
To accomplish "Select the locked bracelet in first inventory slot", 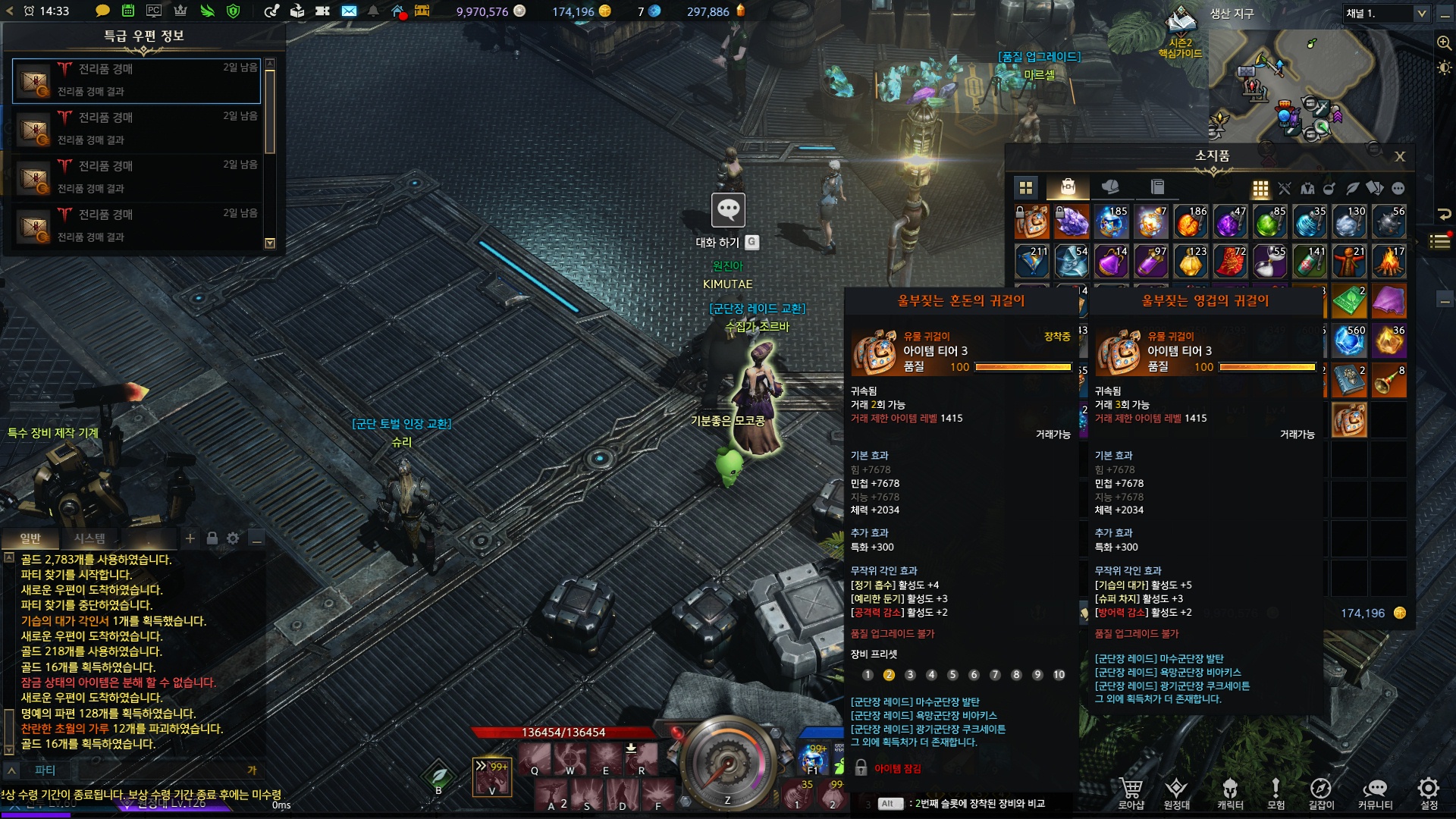I will (x=1031, y=222).
